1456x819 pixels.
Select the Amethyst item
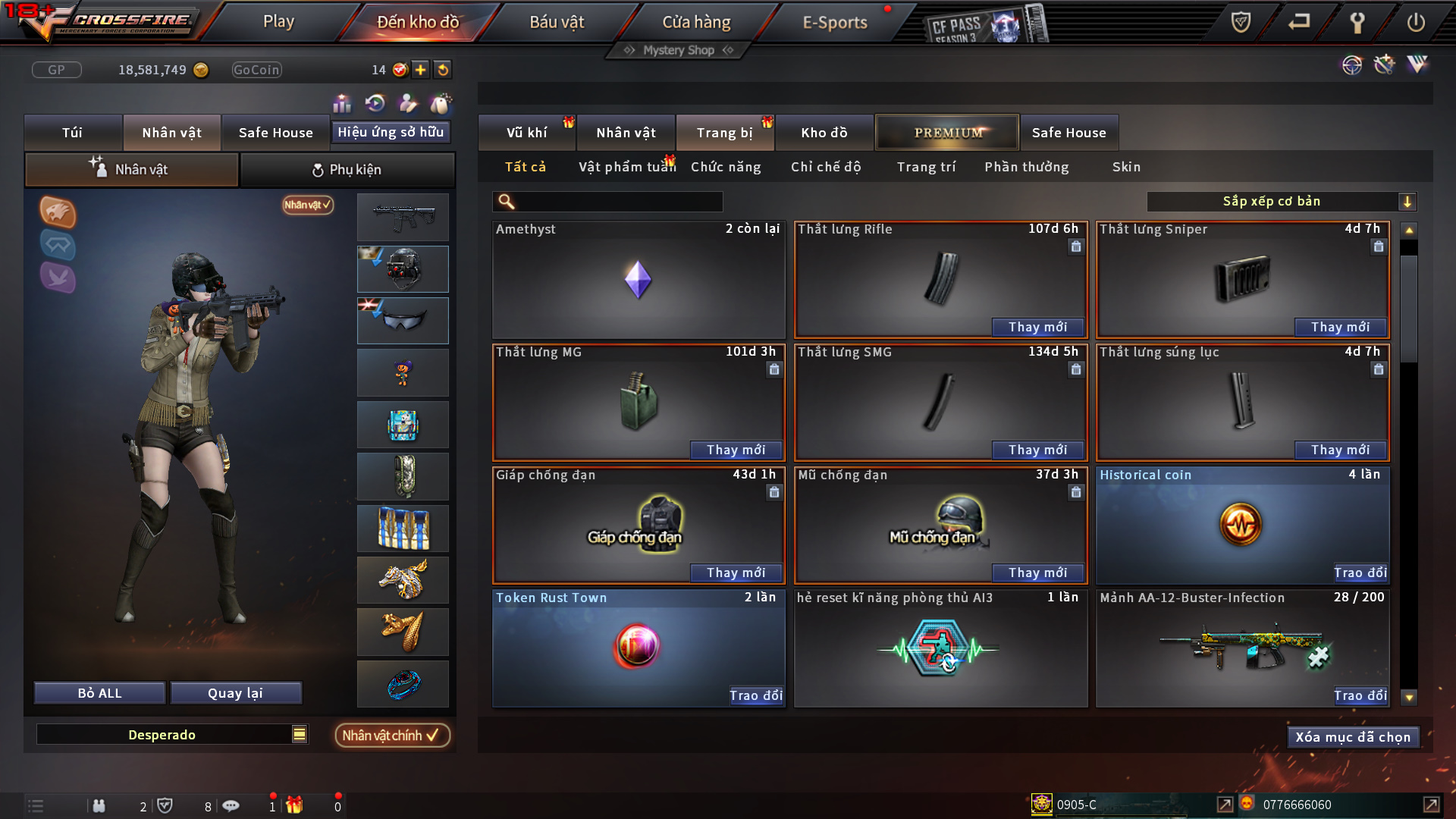point(638,280)
